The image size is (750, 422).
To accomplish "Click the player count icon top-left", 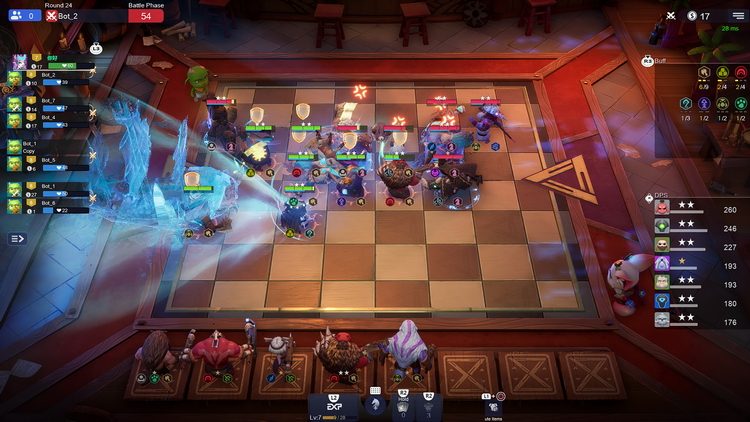I will (x=17, y=16).
